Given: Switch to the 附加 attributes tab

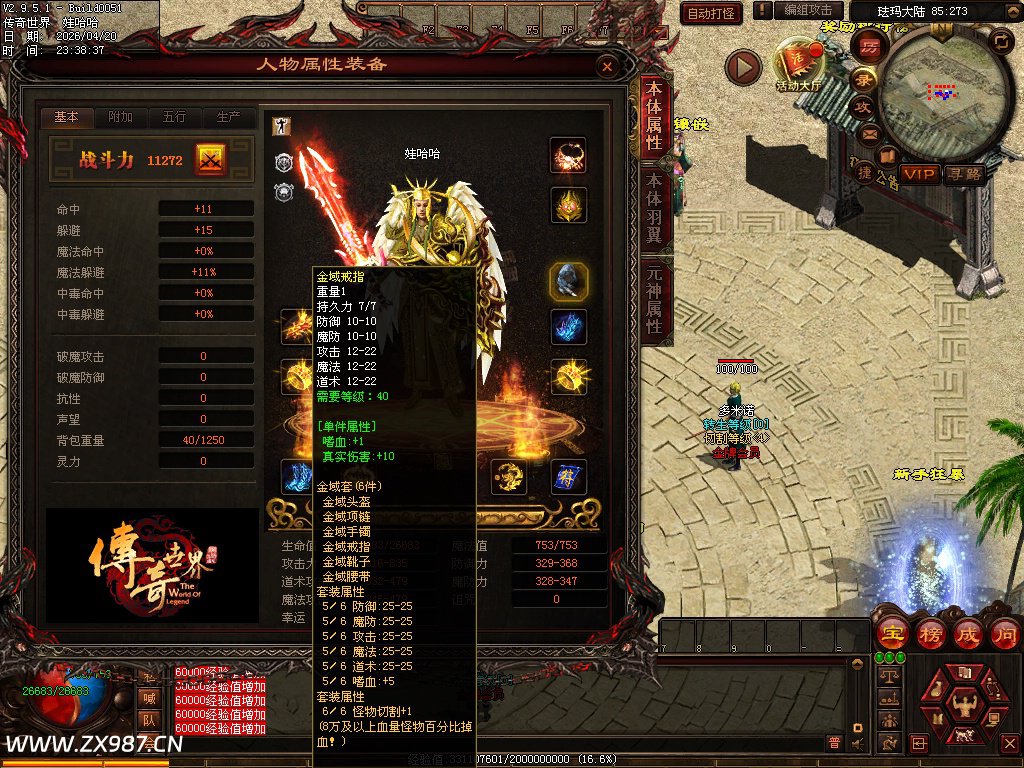Looking at the screenshot, I should coord(120,117).
